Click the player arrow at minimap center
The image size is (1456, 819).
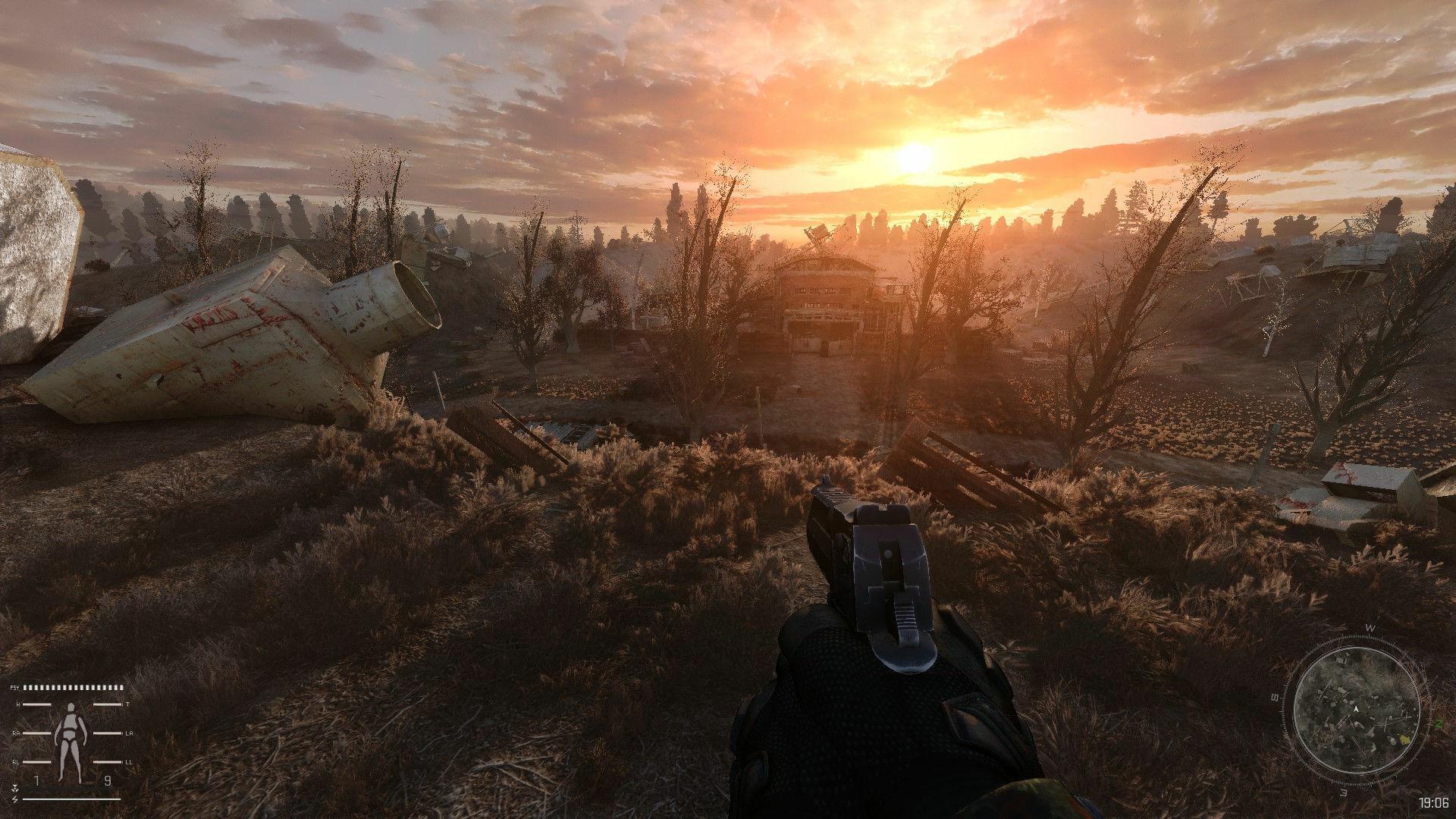pos(1356,708)
